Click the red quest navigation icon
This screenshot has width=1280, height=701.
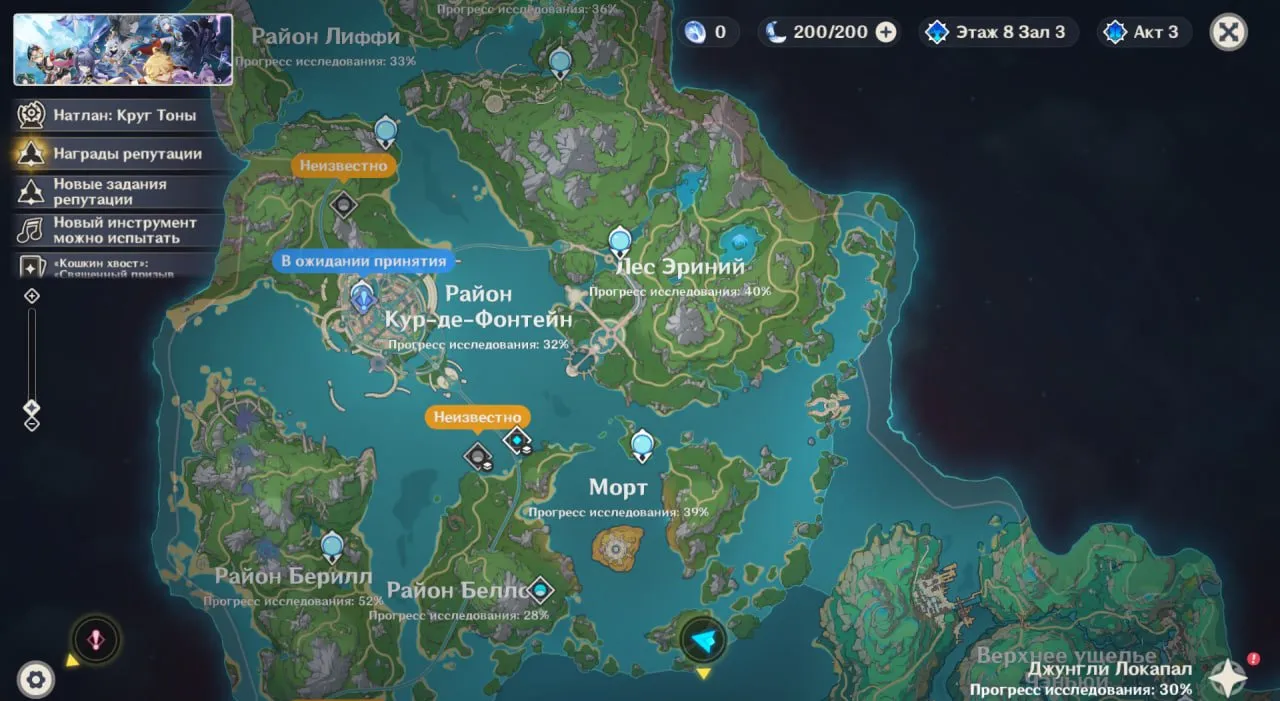tap(96, 640)
